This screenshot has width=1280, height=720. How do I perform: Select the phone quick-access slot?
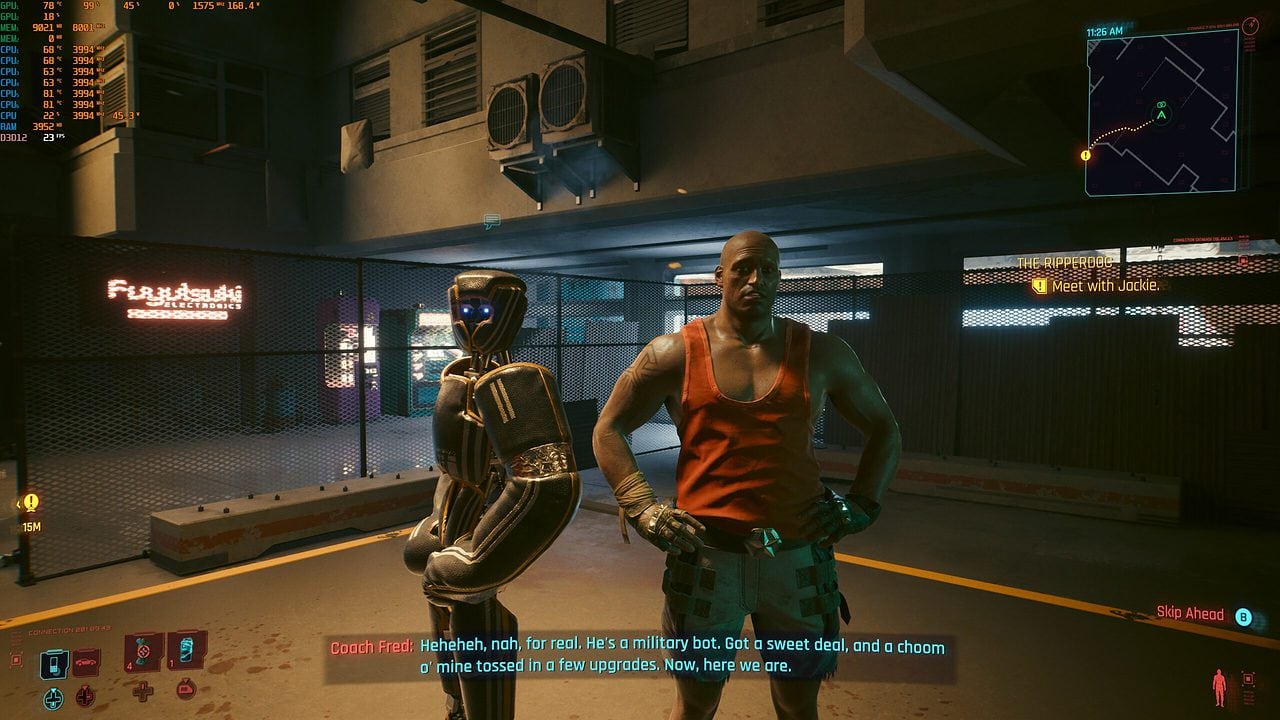point(54,664)
